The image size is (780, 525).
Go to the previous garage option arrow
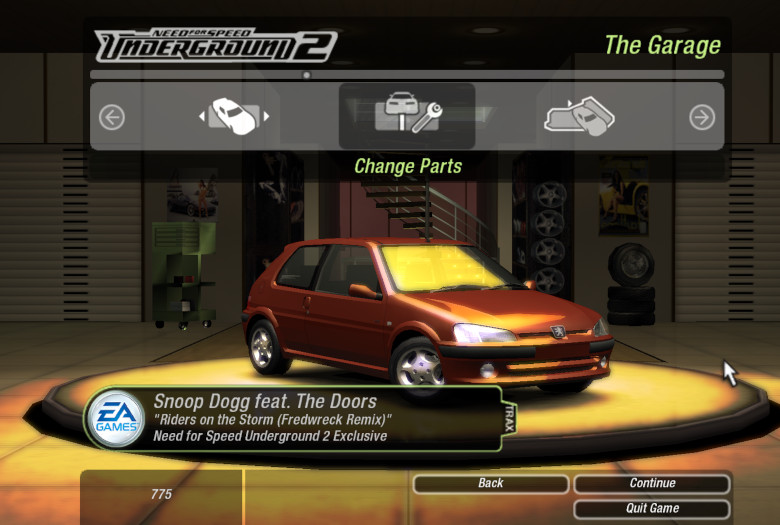coord(112,117)
